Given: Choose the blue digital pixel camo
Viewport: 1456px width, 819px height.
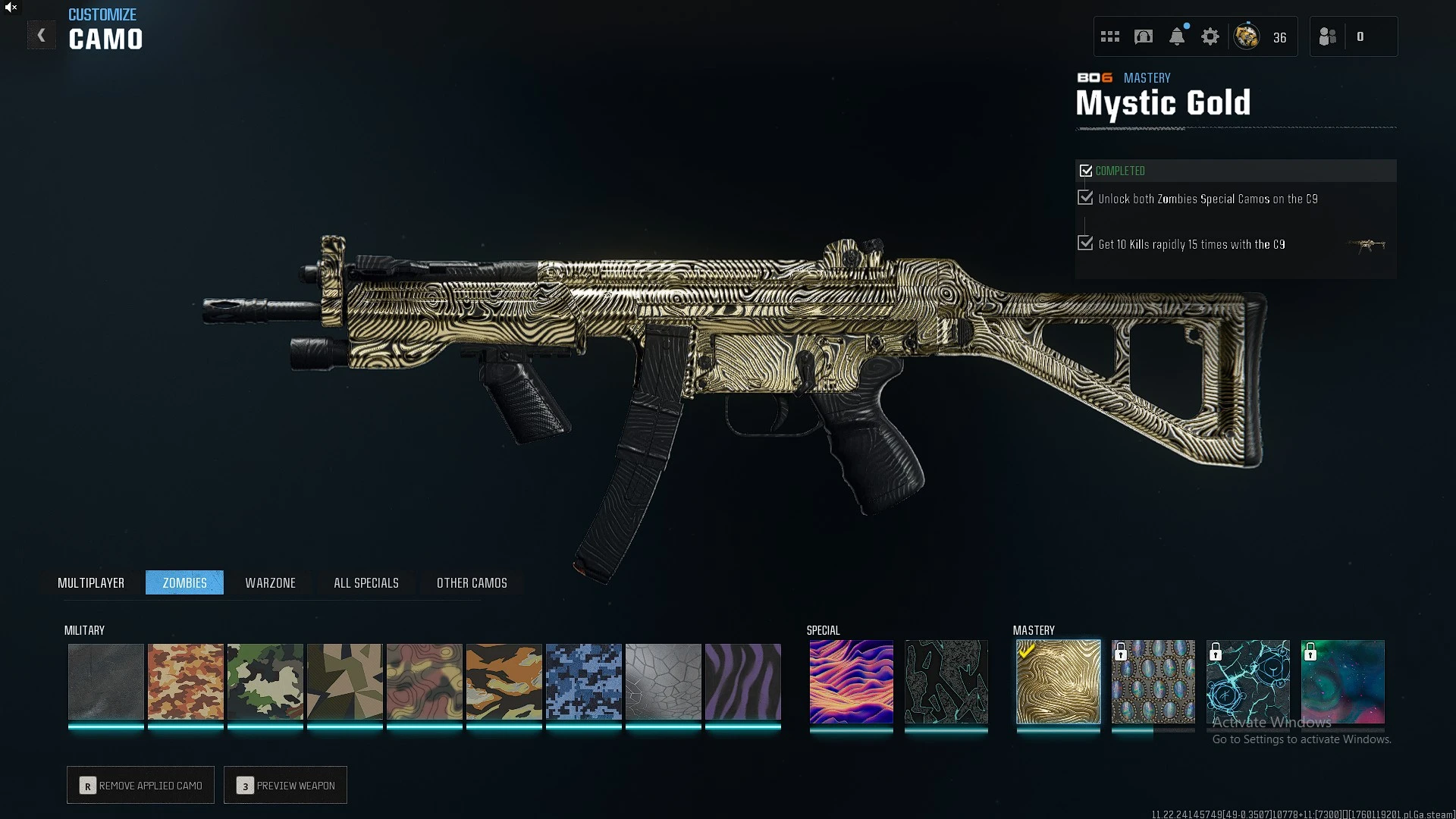Looking at the screenshot, I should (x=584, y=681).
